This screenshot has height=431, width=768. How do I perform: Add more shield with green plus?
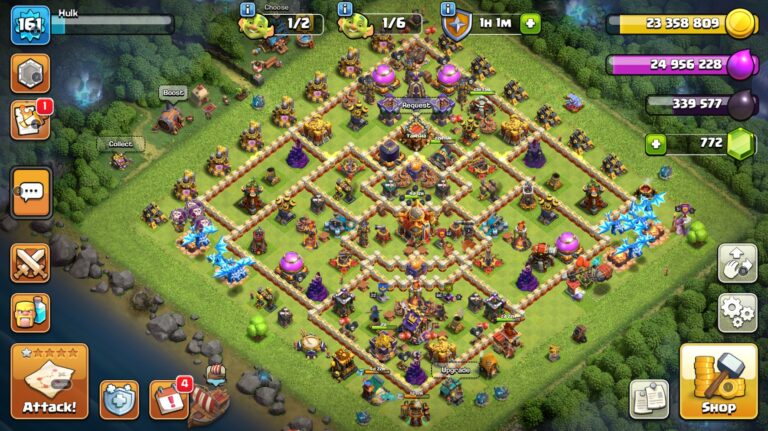tap(530, 23)
